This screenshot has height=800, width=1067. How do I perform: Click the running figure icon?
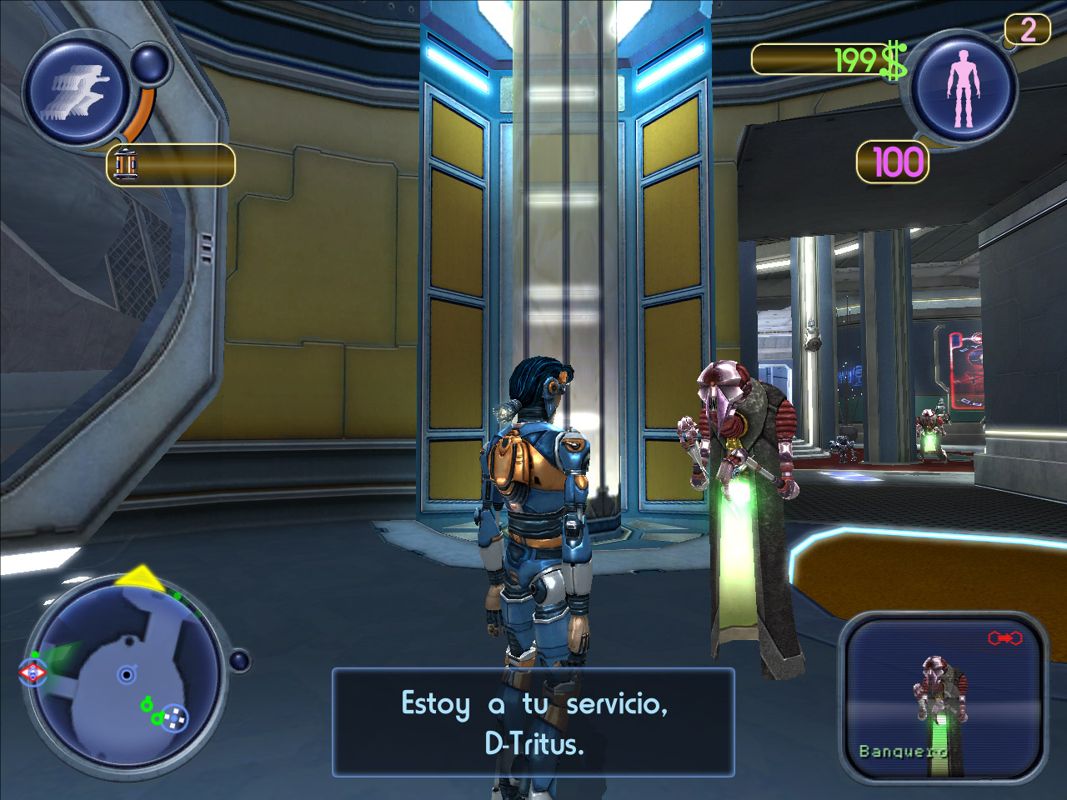pyautogui.click(x=74, y=90)
